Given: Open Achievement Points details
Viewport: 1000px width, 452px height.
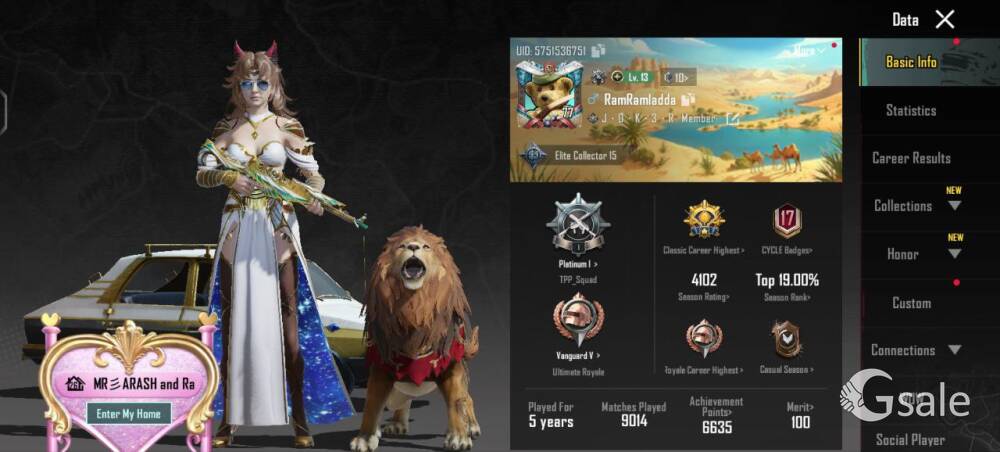Looking at the screenshot, I should click(716, 414).
